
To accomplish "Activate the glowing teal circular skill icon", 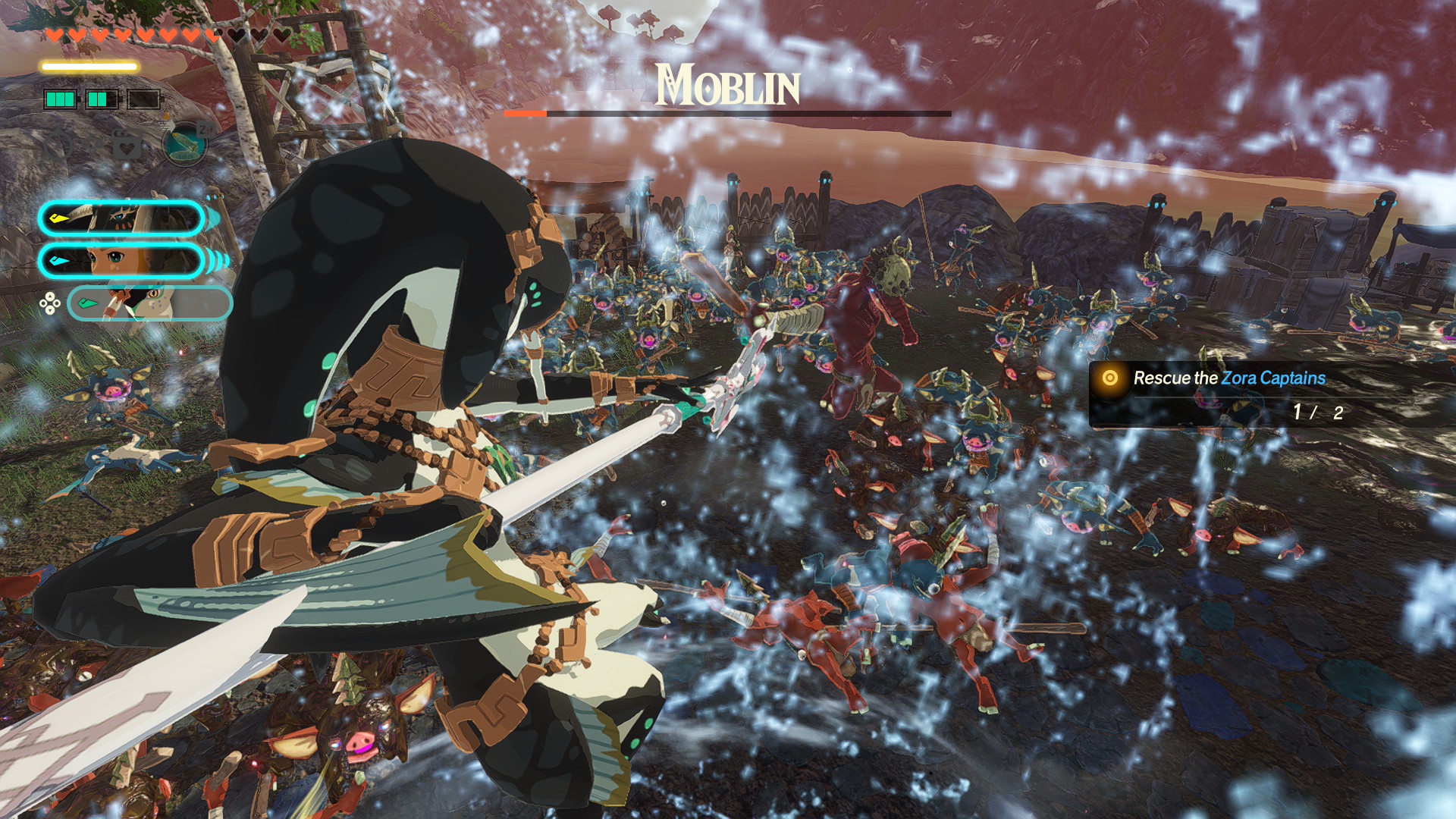I will pyautogui.click(x=184, y=143).
